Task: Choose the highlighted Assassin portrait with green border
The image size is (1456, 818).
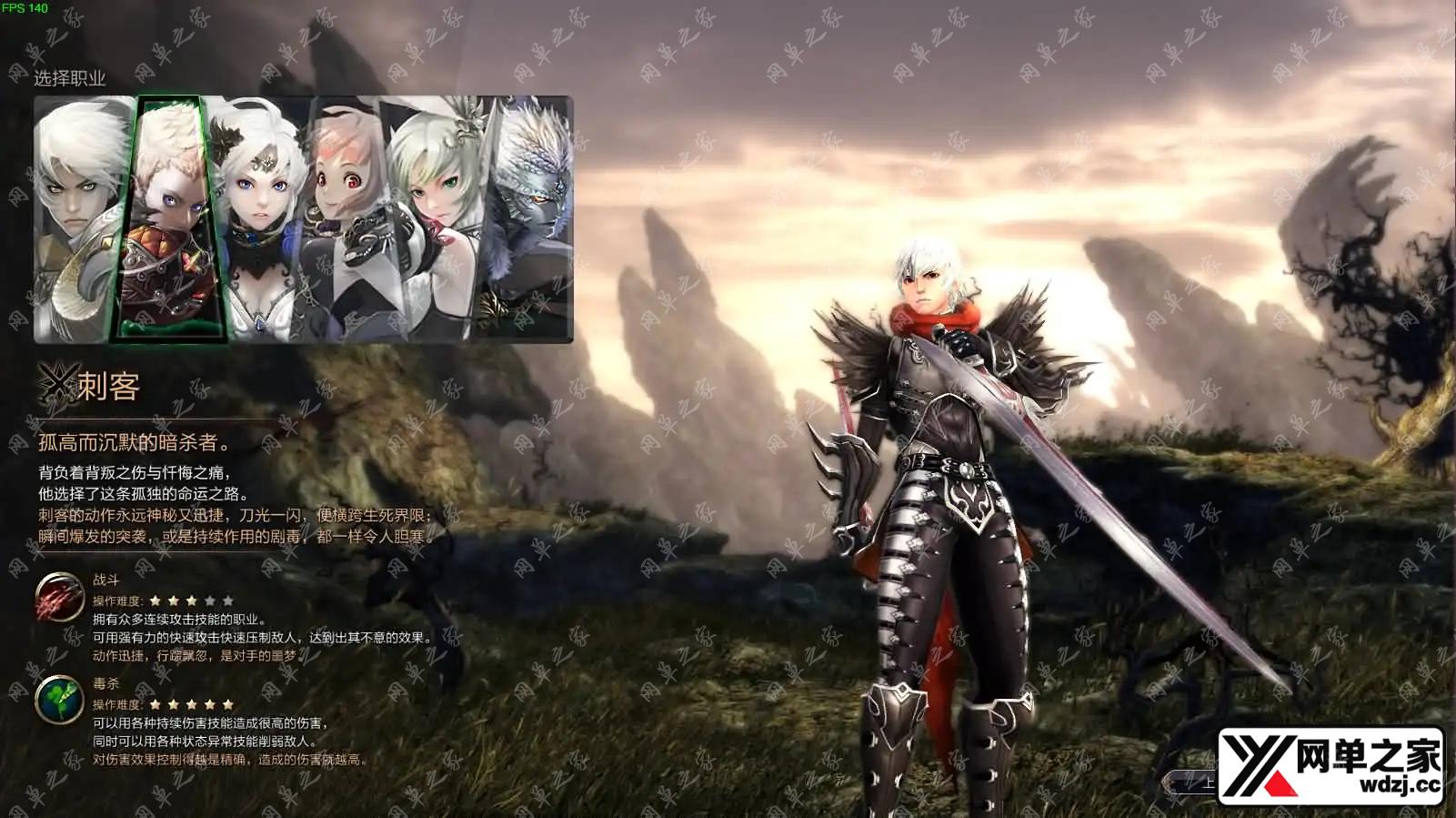Action: click(x=168, y=218)
